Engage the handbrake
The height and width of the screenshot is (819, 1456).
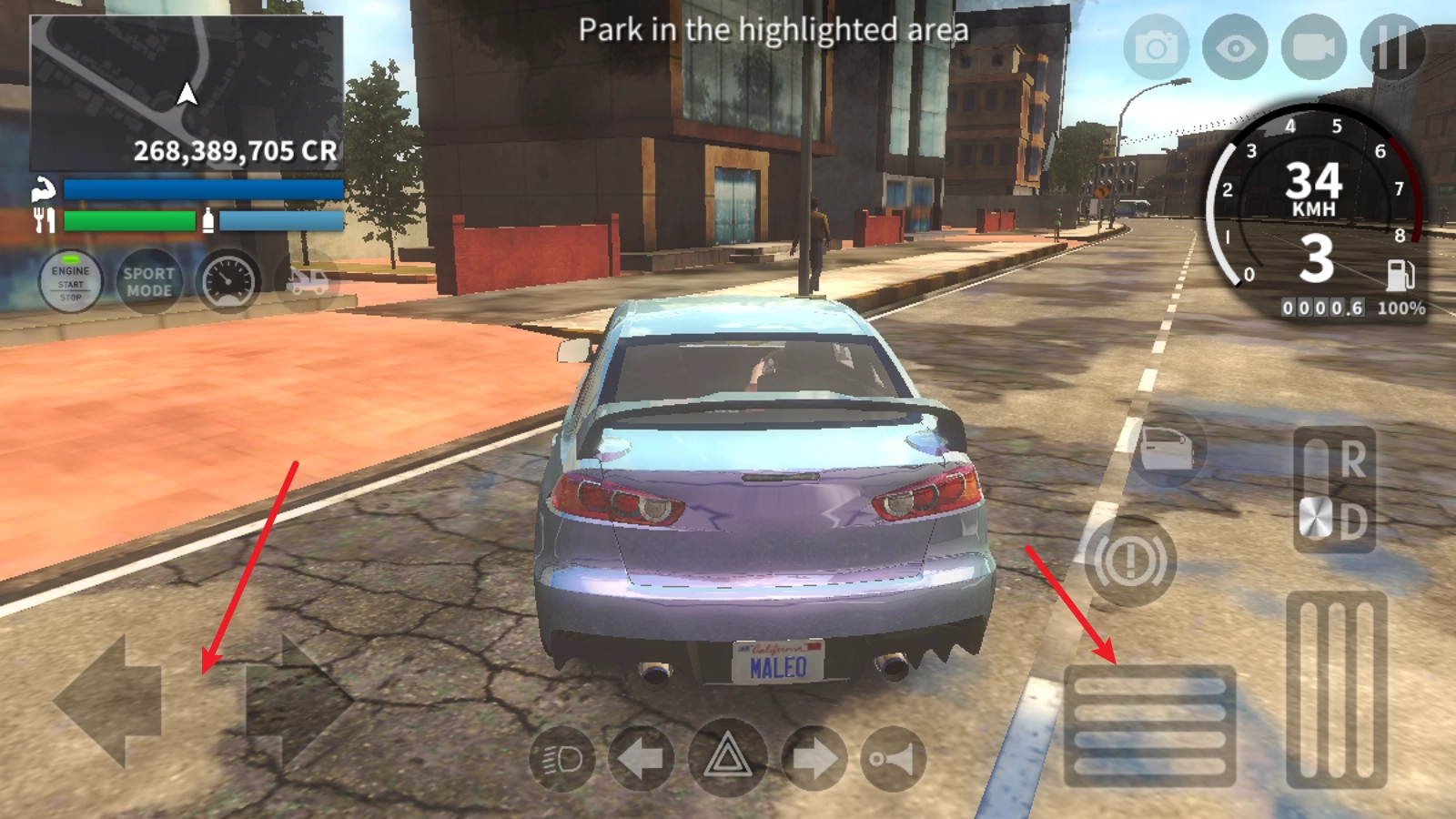point(1129,561)
